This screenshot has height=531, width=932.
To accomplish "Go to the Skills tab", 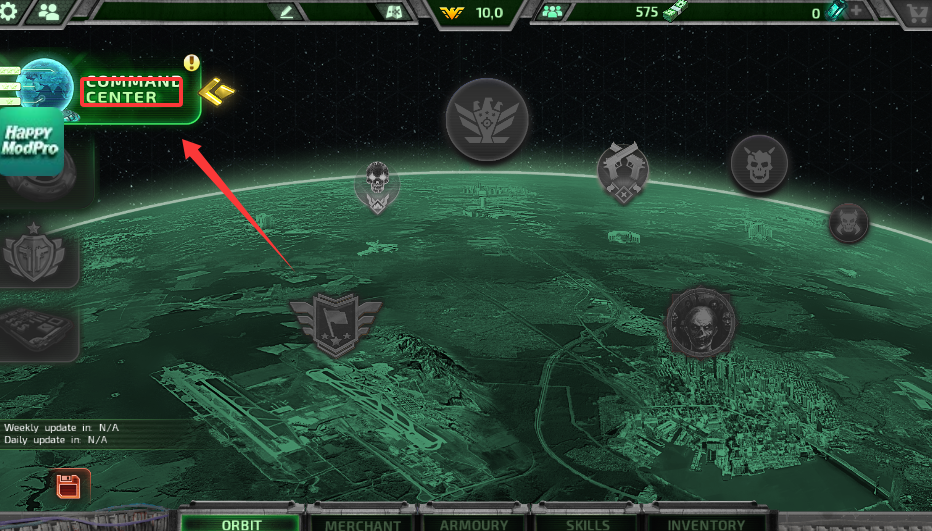I will [586, 523].
